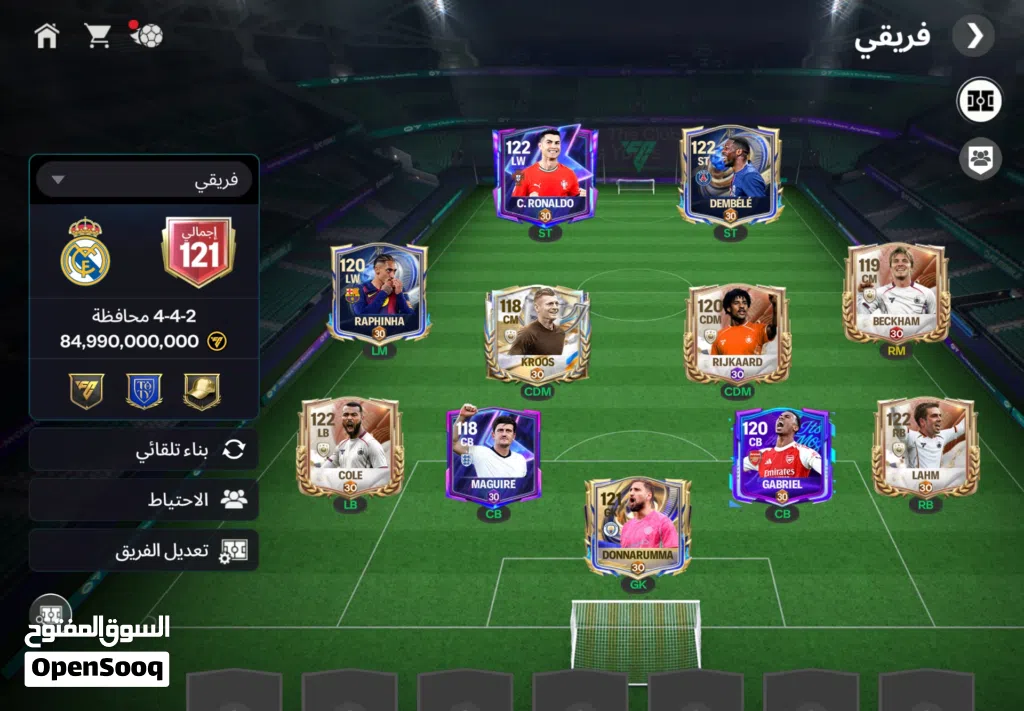Screen dimensions: 1024x711
Task: Open the reserves (الاحتياط) list
Action: [144, 499]
